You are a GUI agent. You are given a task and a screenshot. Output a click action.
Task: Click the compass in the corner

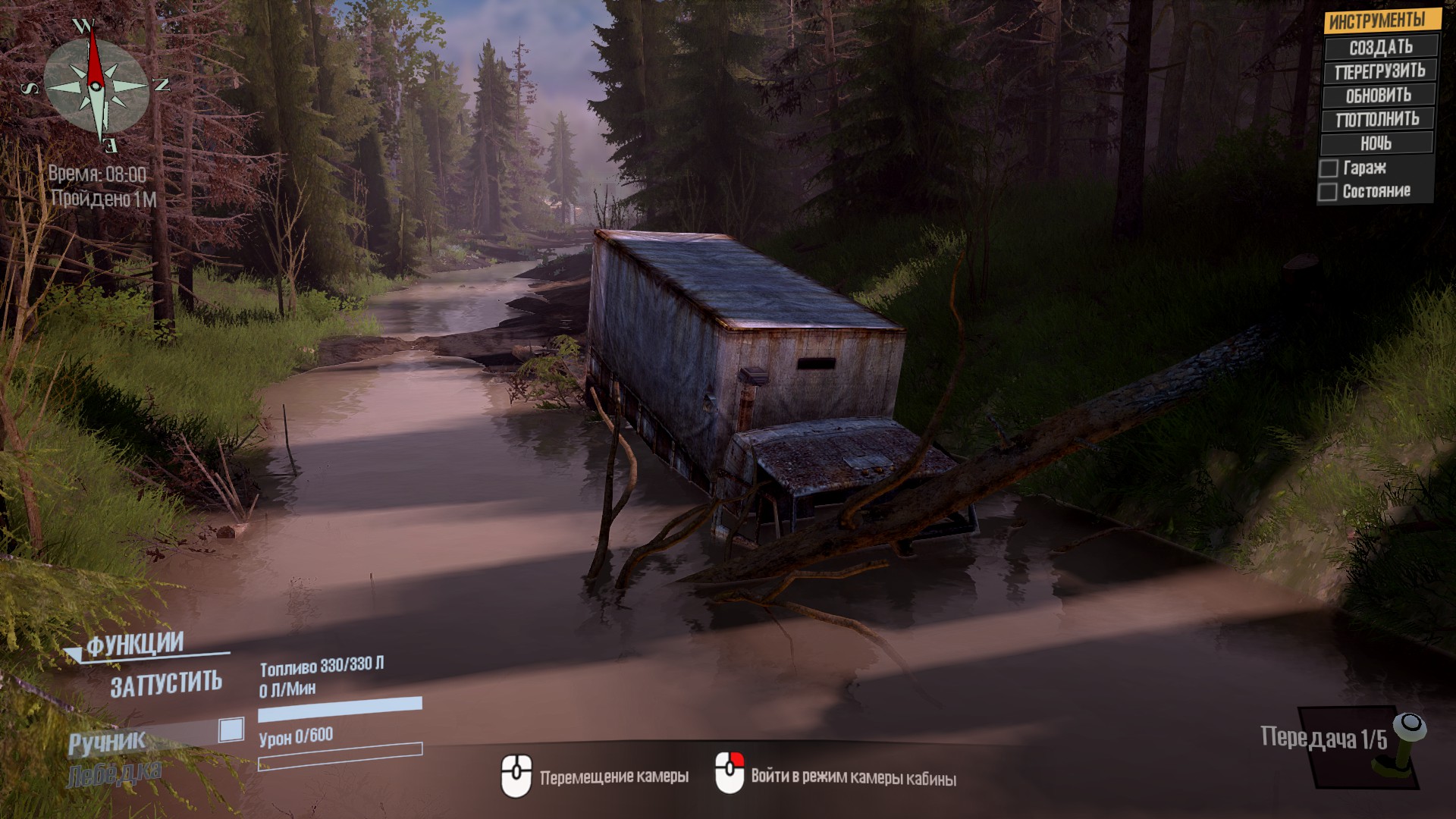96,84
